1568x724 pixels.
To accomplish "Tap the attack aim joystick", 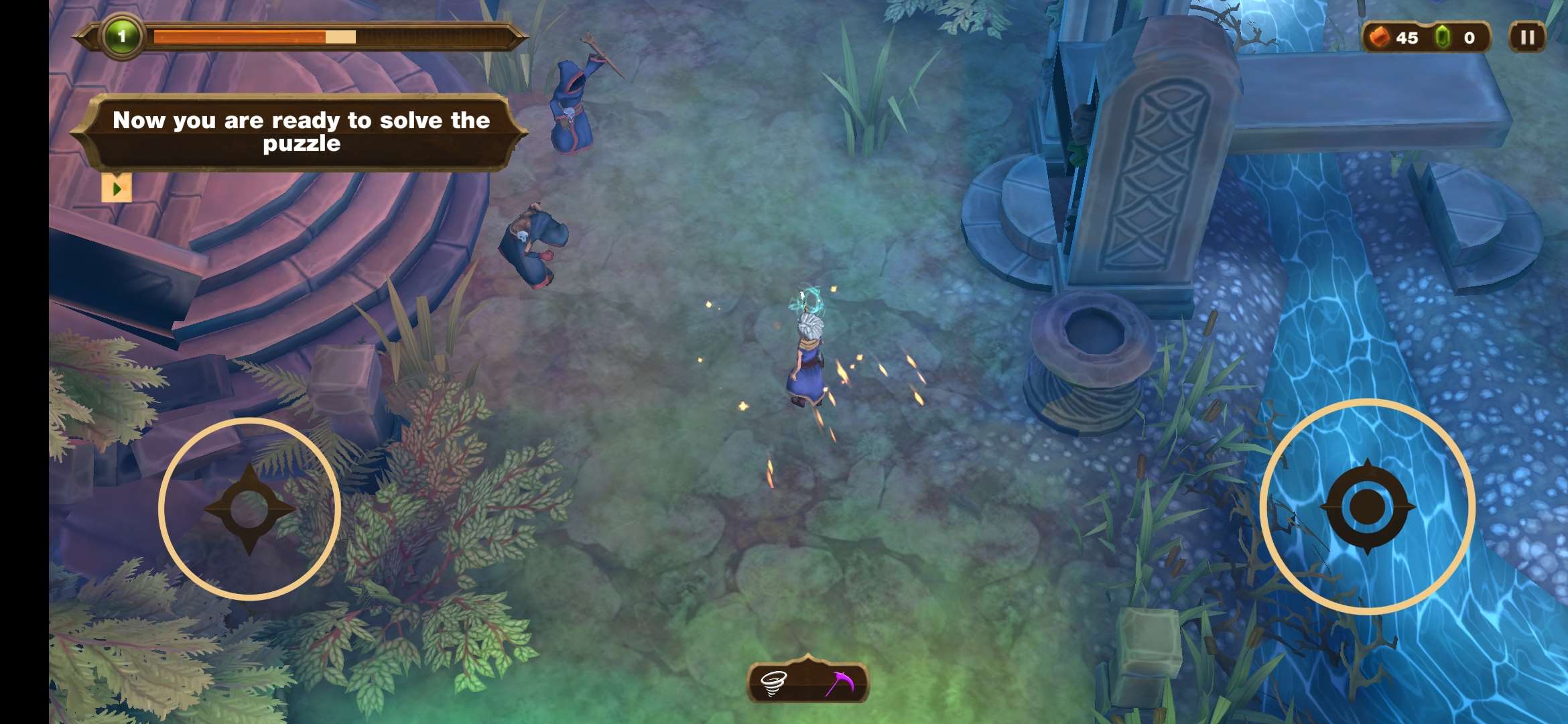I will (1367, 507).
